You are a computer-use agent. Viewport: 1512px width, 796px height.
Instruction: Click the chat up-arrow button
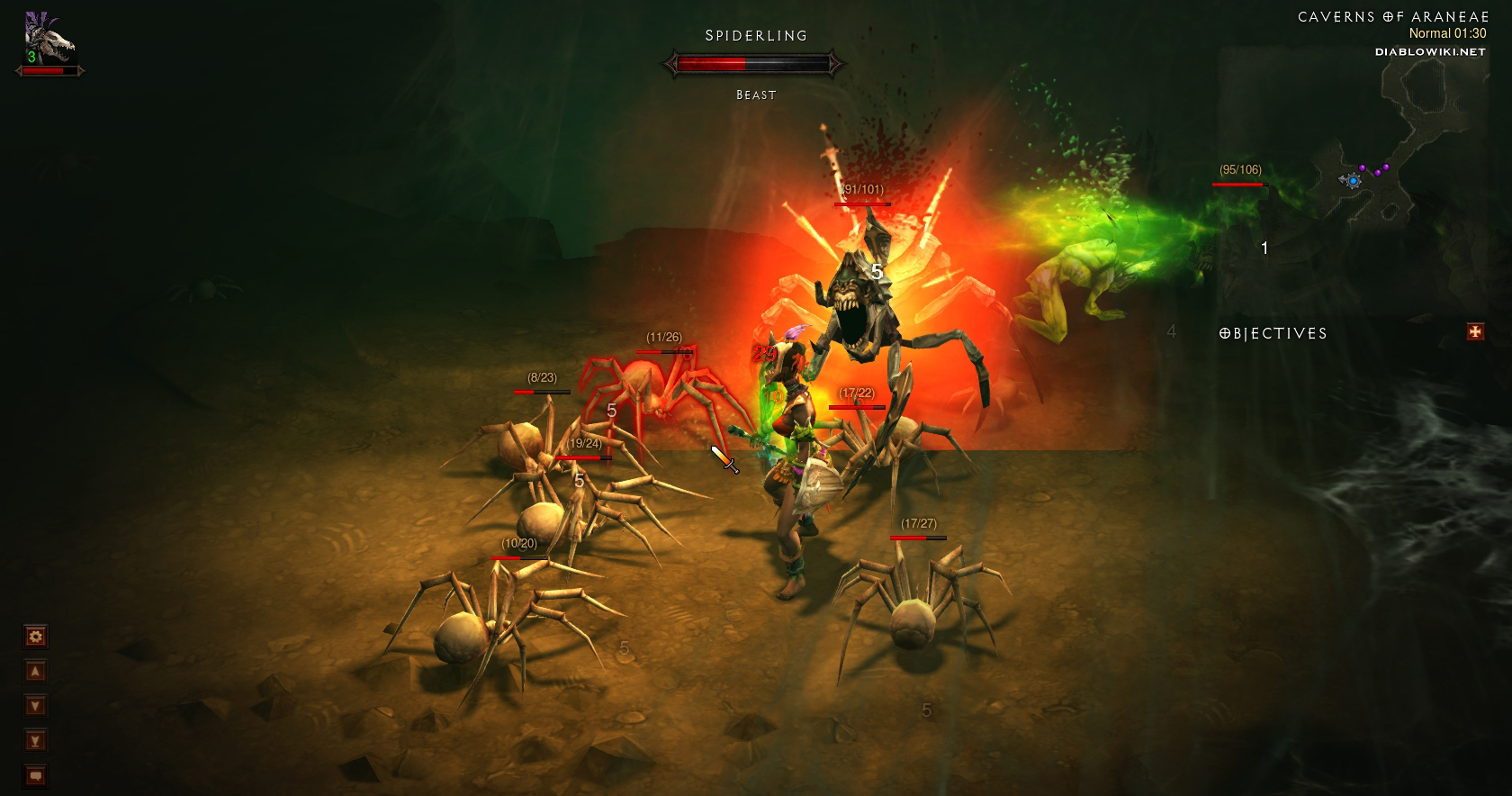35,672
